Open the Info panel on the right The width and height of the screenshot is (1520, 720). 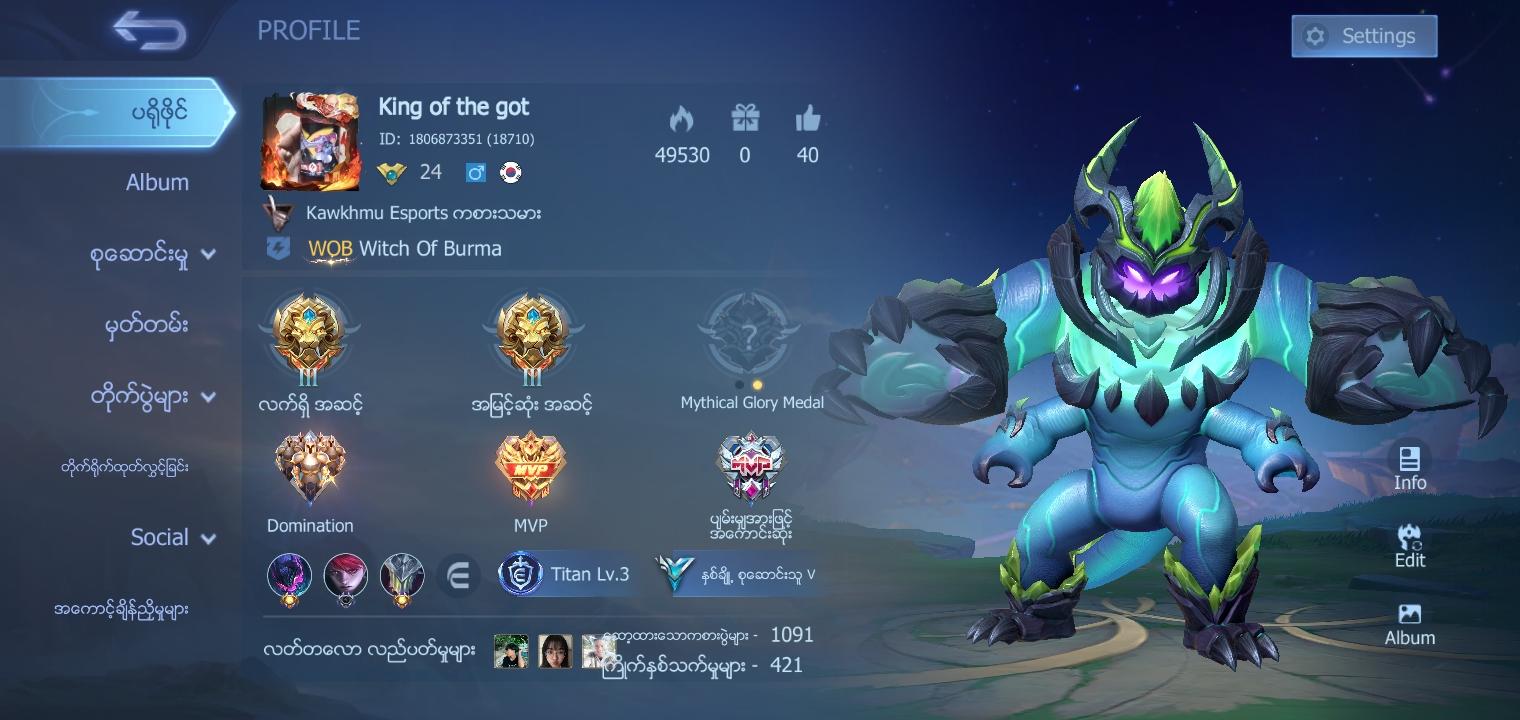click(1410, 468)
